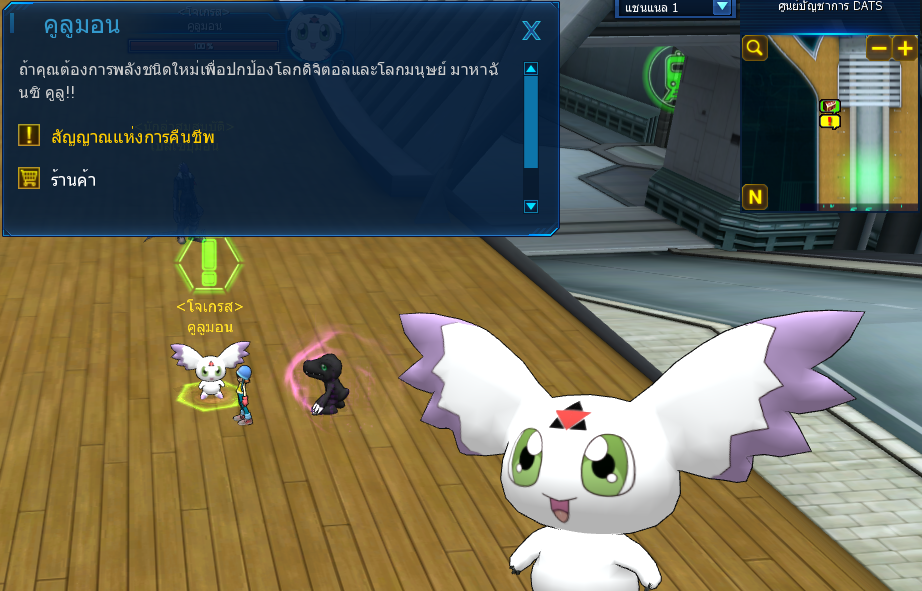
Task: Close the Calumon dialogue window
Action: 531,31
